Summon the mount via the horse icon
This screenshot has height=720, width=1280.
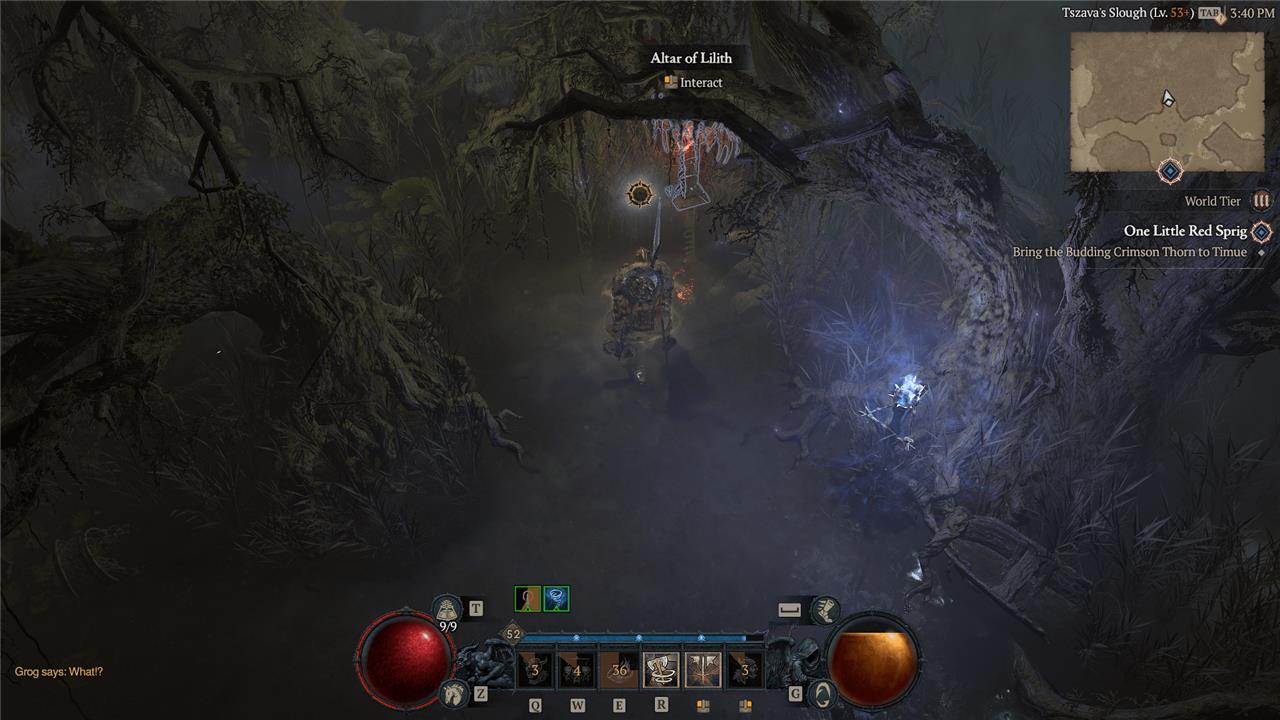click(453, 692)
